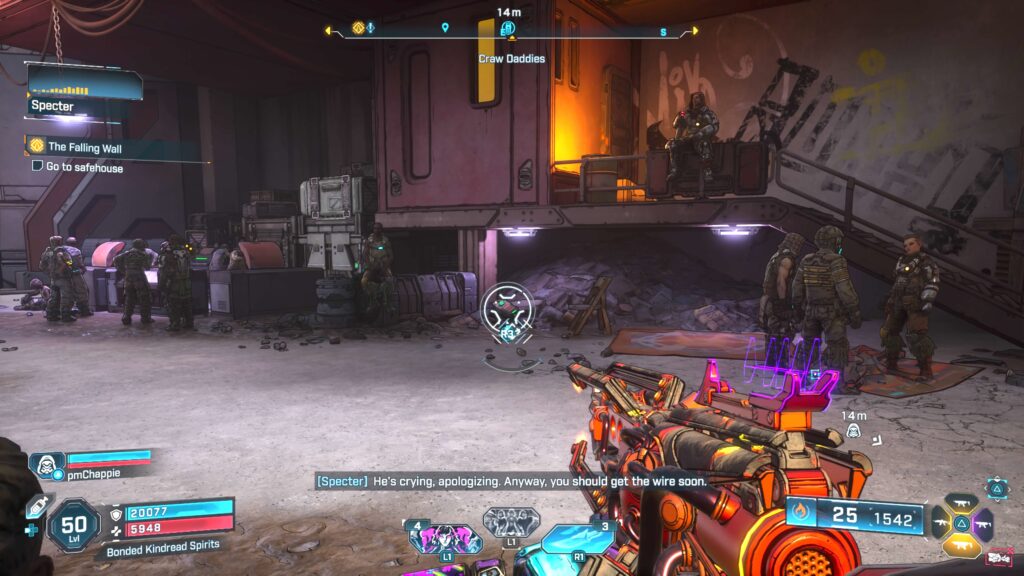Use the repkit syringe icon
The width and height of the screenshot is (1024, 576).
[36, 507]
